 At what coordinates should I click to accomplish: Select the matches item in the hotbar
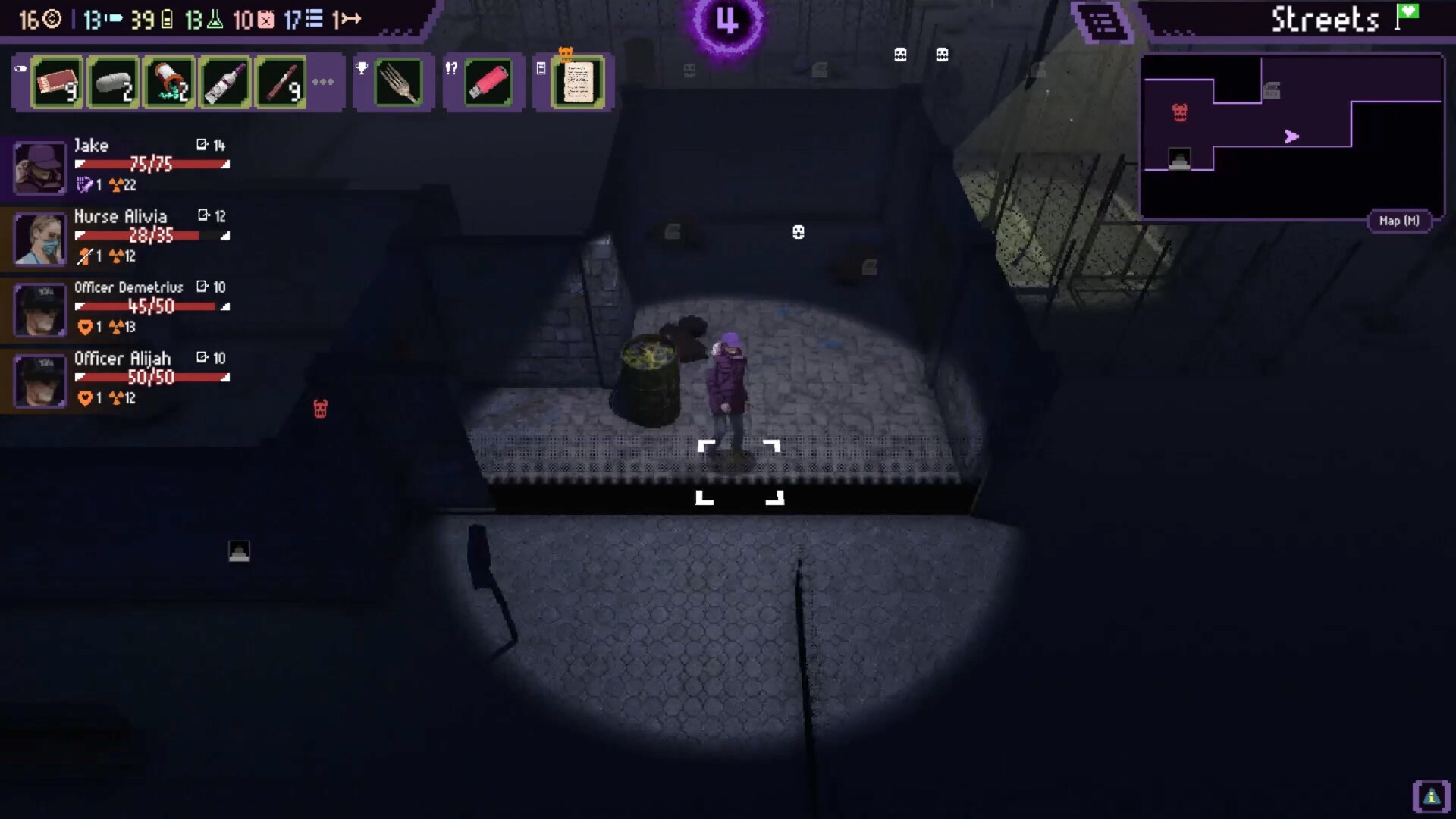(x=56, y=82)
